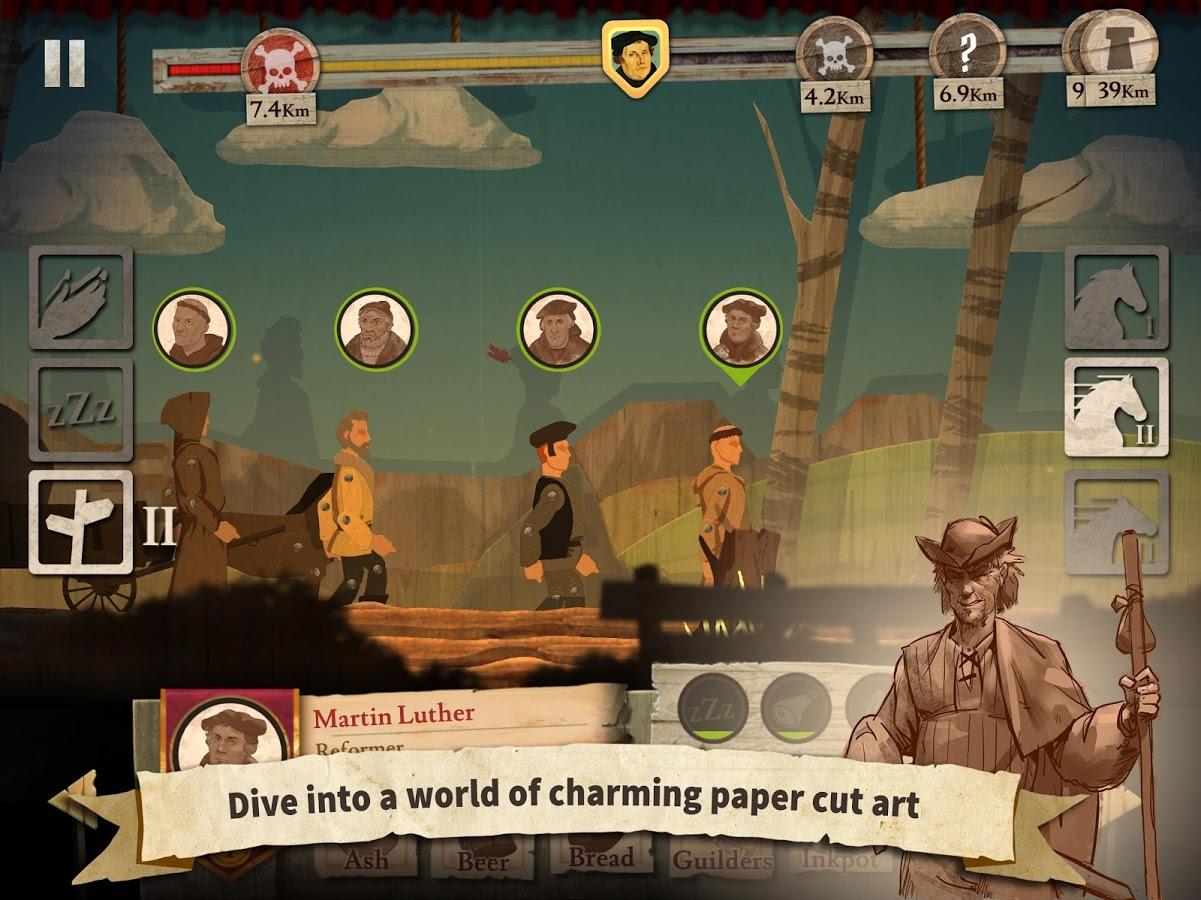The width and height of the screenshot is (1201, 900).
Task: Choose the zZz rest action button
Action: point(80,410)
